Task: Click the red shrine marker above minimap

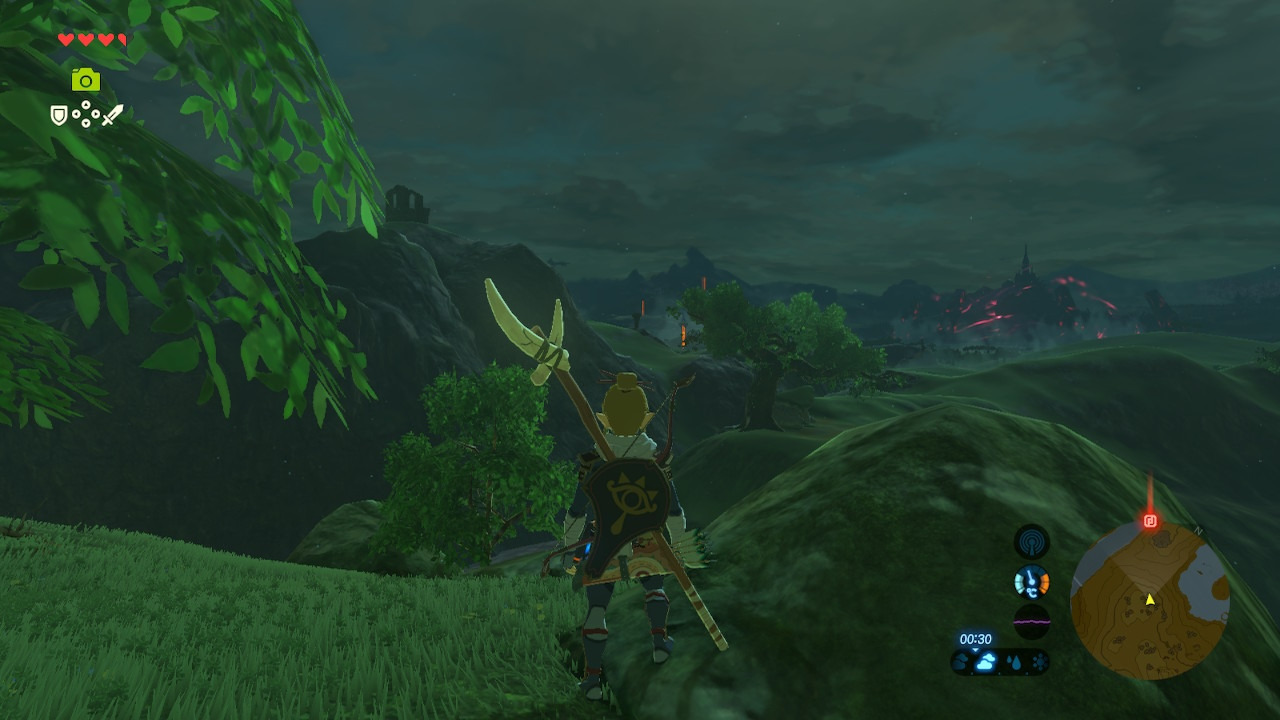Action: click(1150, 521)
